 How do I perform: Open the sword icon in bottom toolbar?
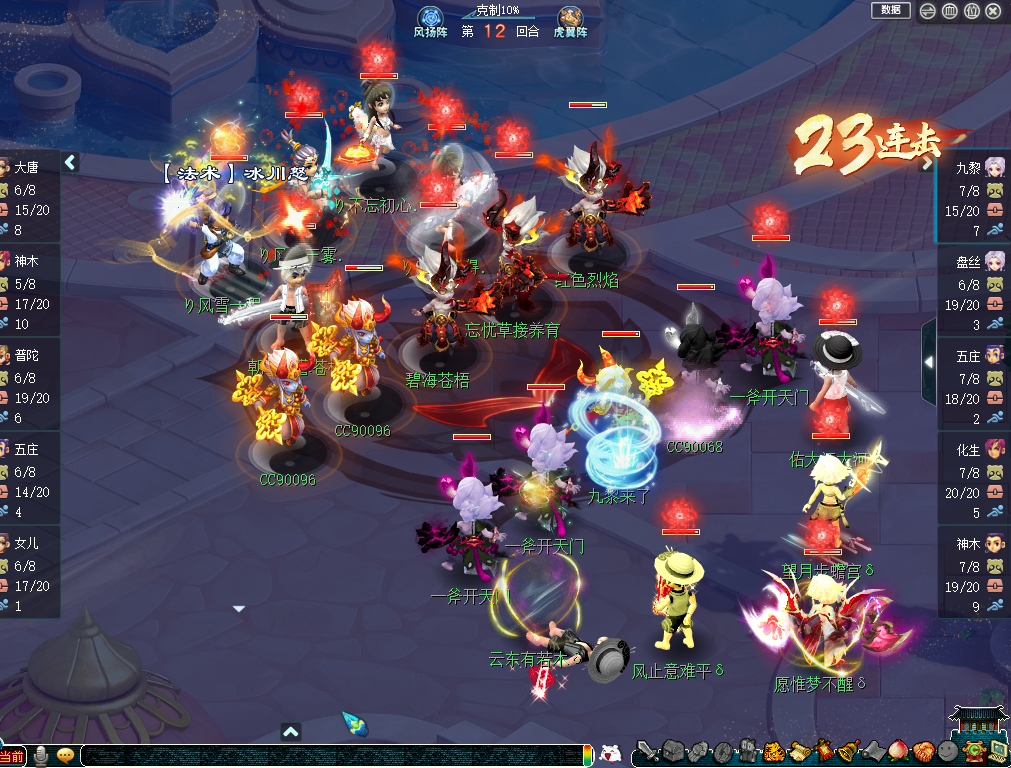[x=649, y=753]
